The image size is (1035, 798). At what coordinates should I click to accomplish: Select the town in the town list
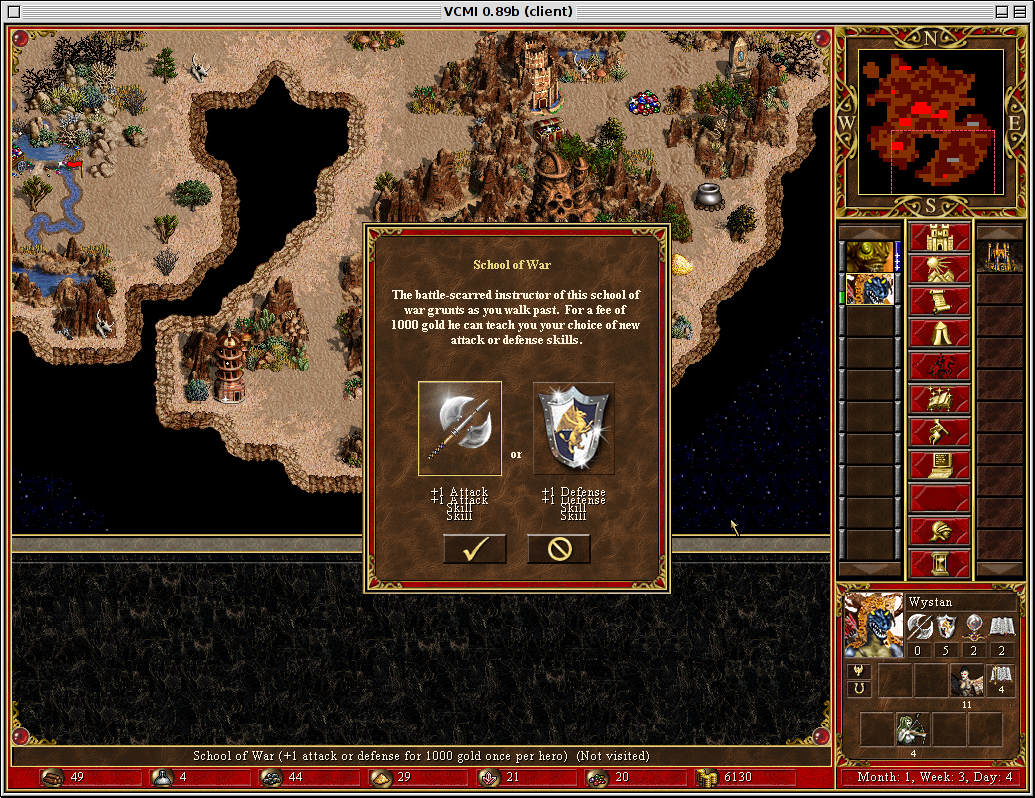click(999, 257)
